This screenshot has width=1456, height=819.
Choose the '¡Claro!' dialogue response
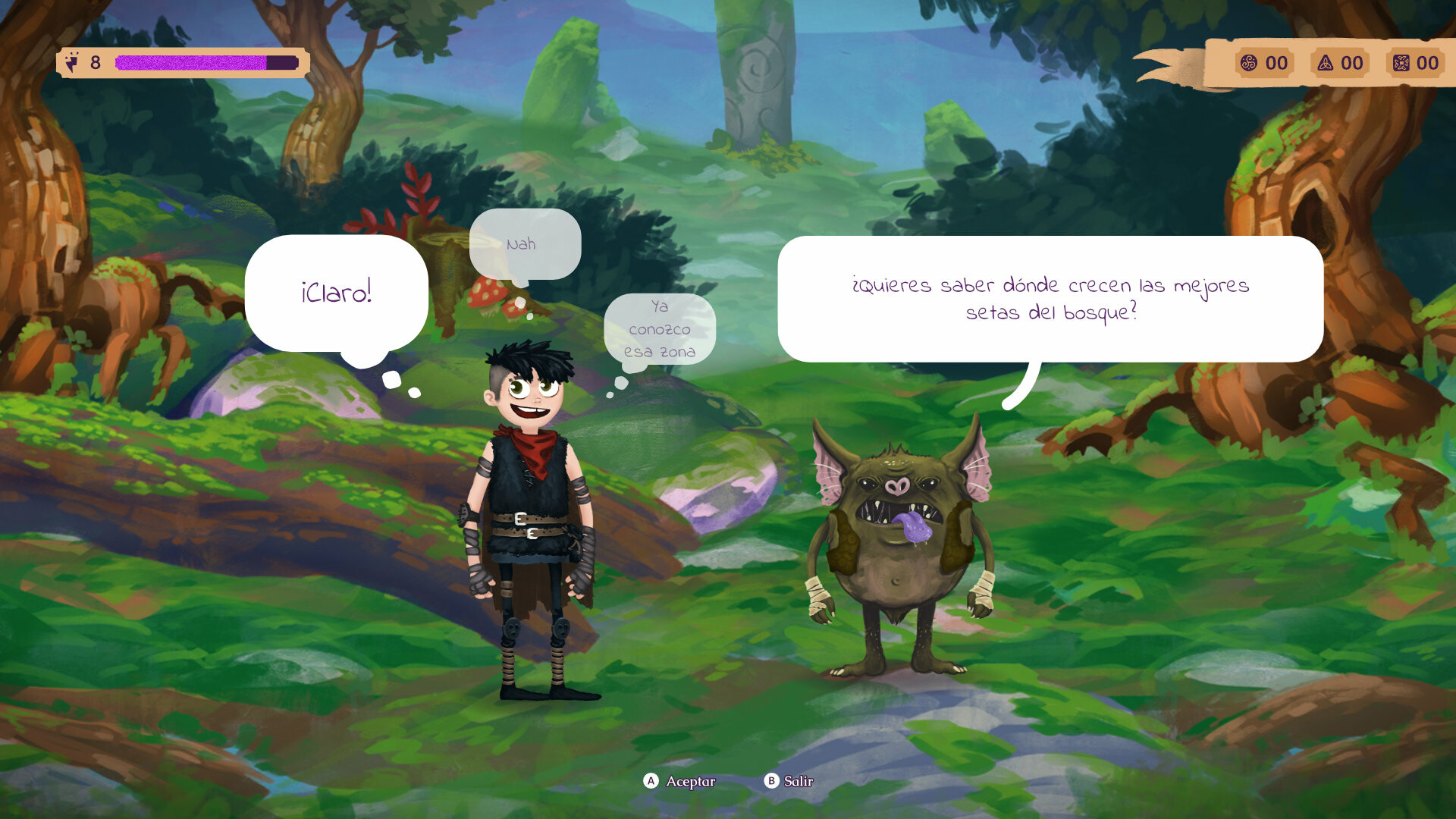[x=336, y=292]
